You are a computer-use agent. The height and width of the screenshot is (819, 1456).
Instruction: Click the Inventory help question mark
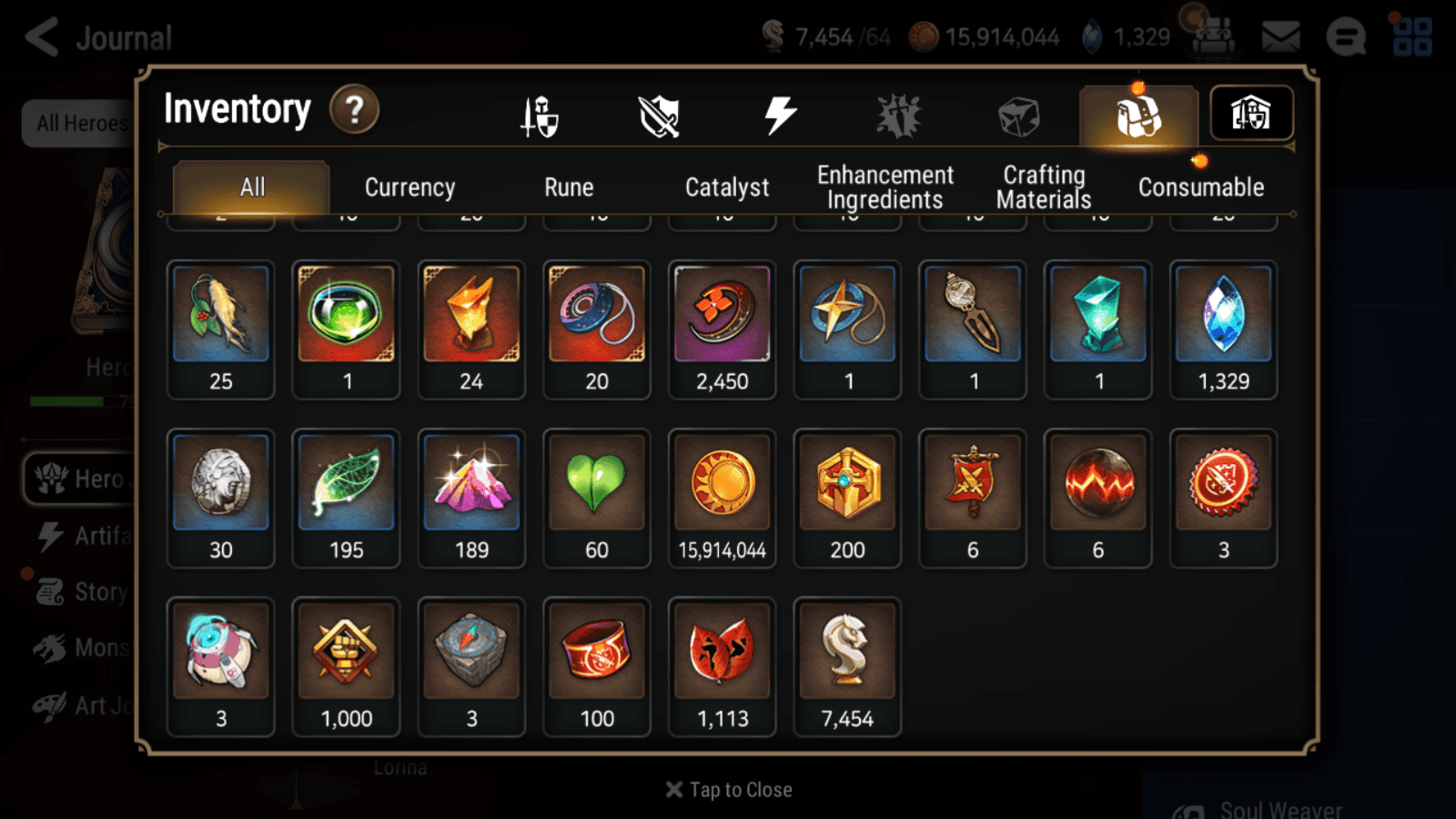pyautogui.click(x=354, y=110)
